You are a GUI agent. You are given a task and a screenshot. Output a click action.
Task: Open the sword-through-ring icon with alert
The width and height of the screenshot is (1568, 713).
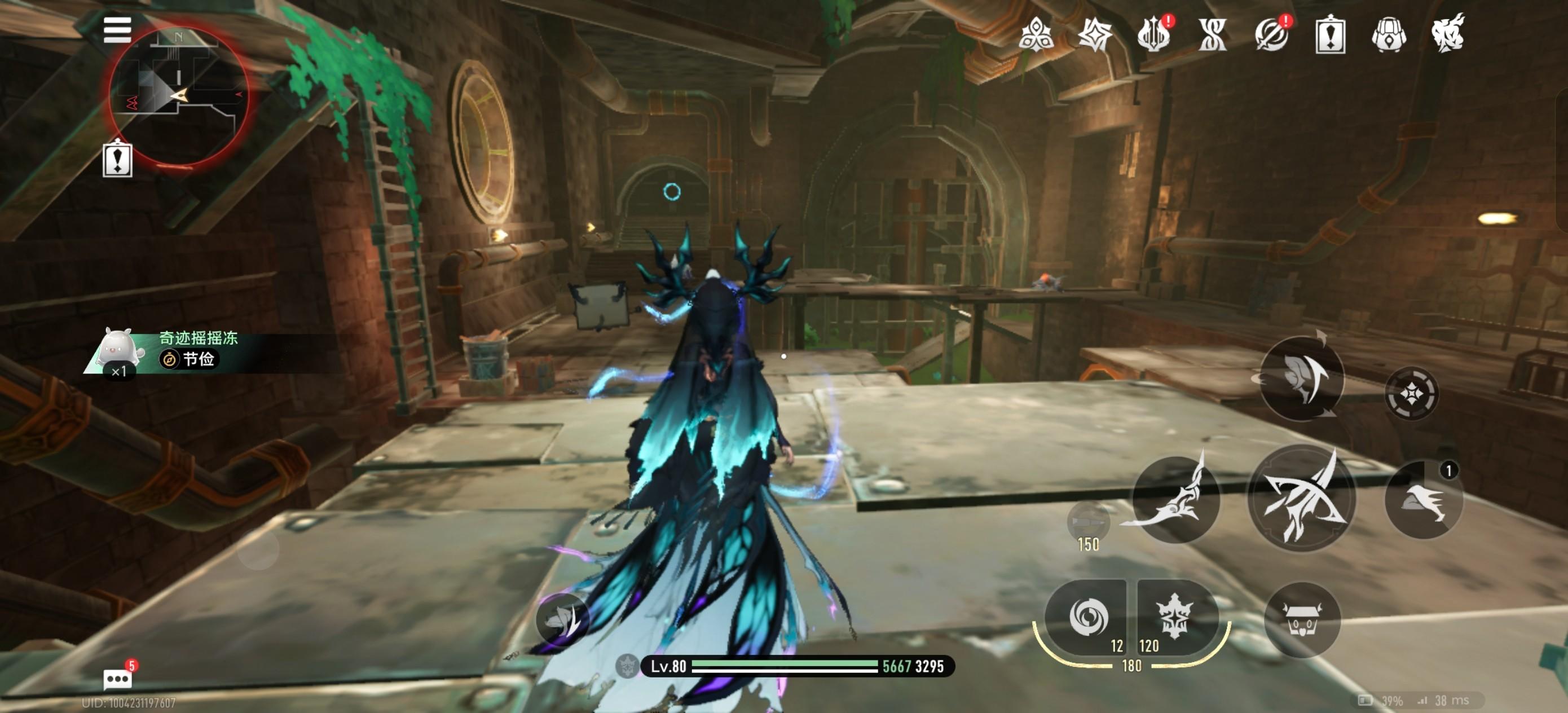point(1271,35)
